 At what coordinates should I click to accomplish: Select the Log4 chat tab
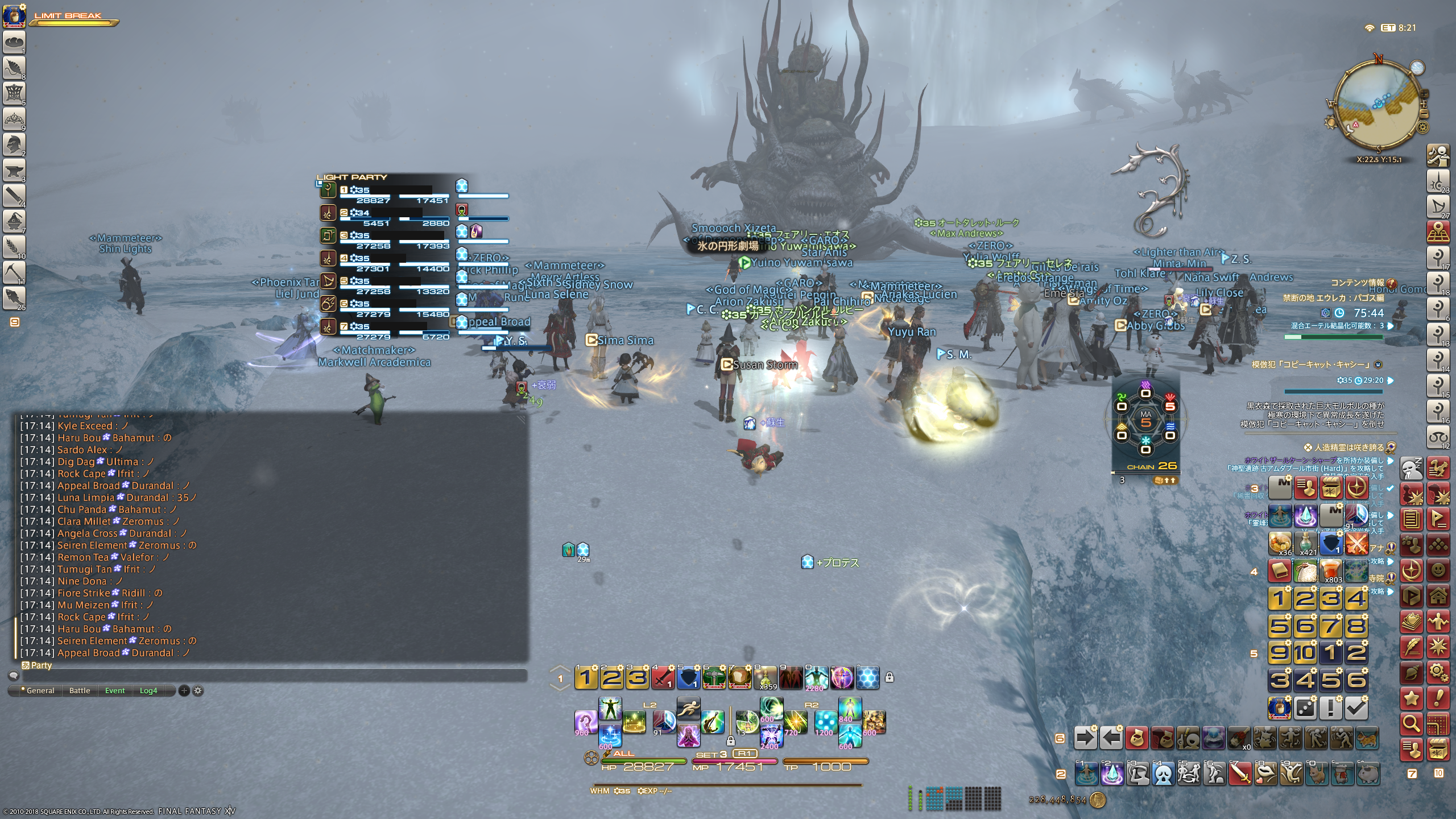pyautogui.click(x=148, y=690)
